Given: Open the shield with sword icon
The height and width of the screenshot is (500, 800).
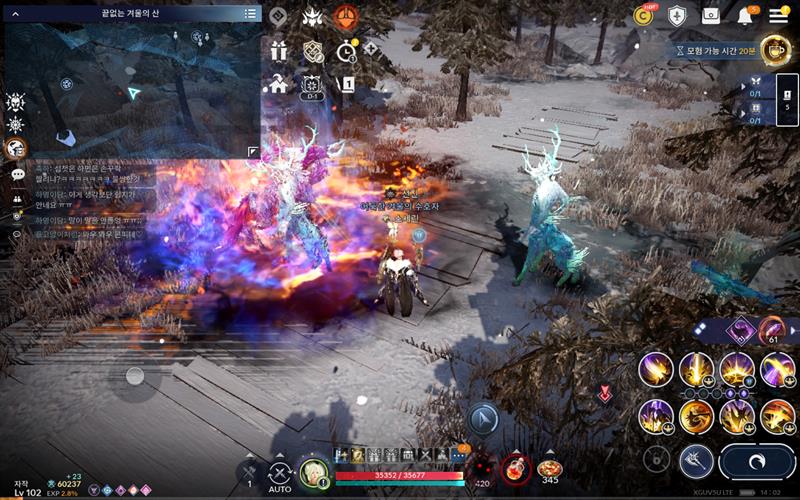Looking at the screenshot, I should 678,15.
